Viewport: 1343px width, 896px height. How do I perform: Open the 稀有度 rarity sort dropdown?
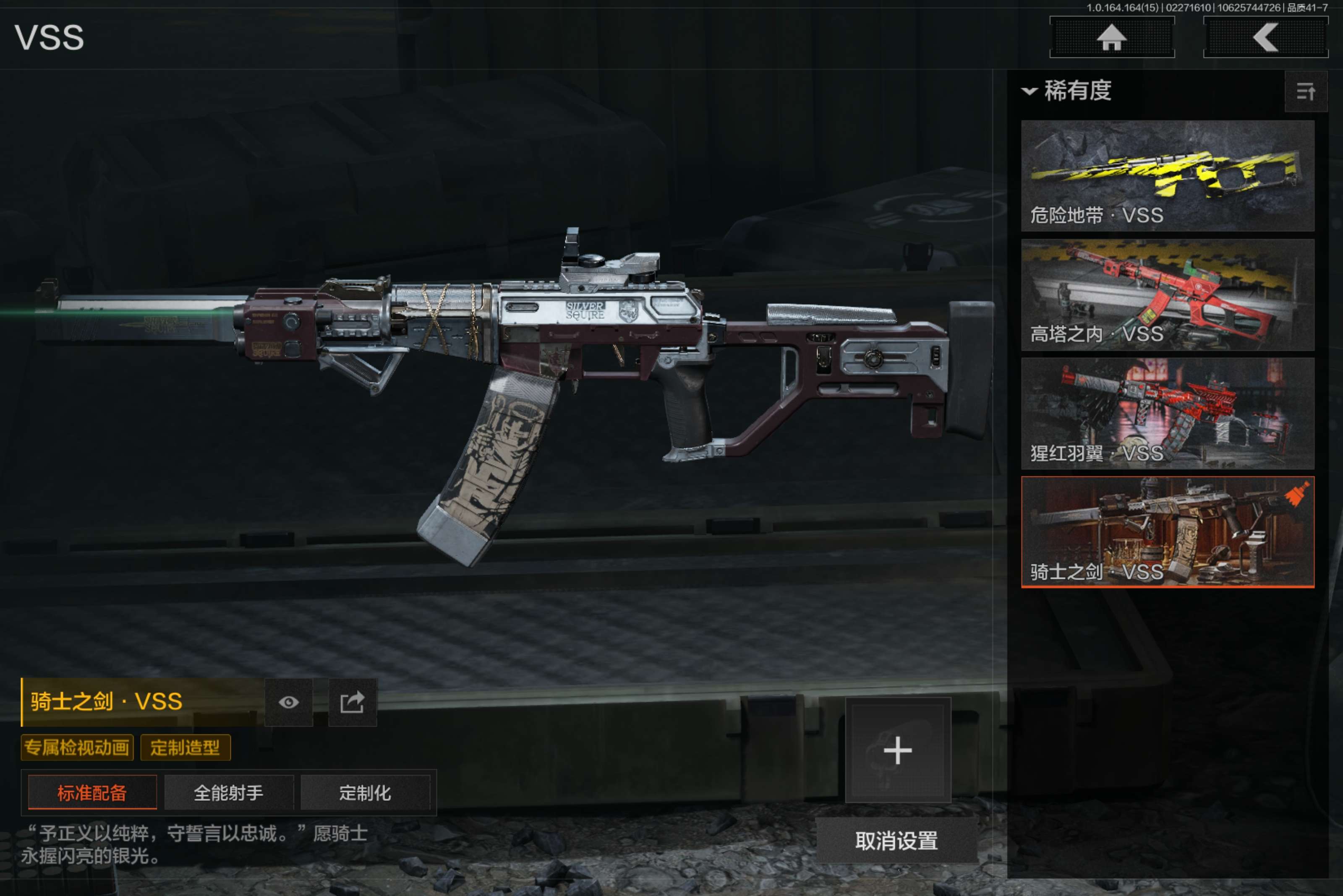click(1067, 91)
